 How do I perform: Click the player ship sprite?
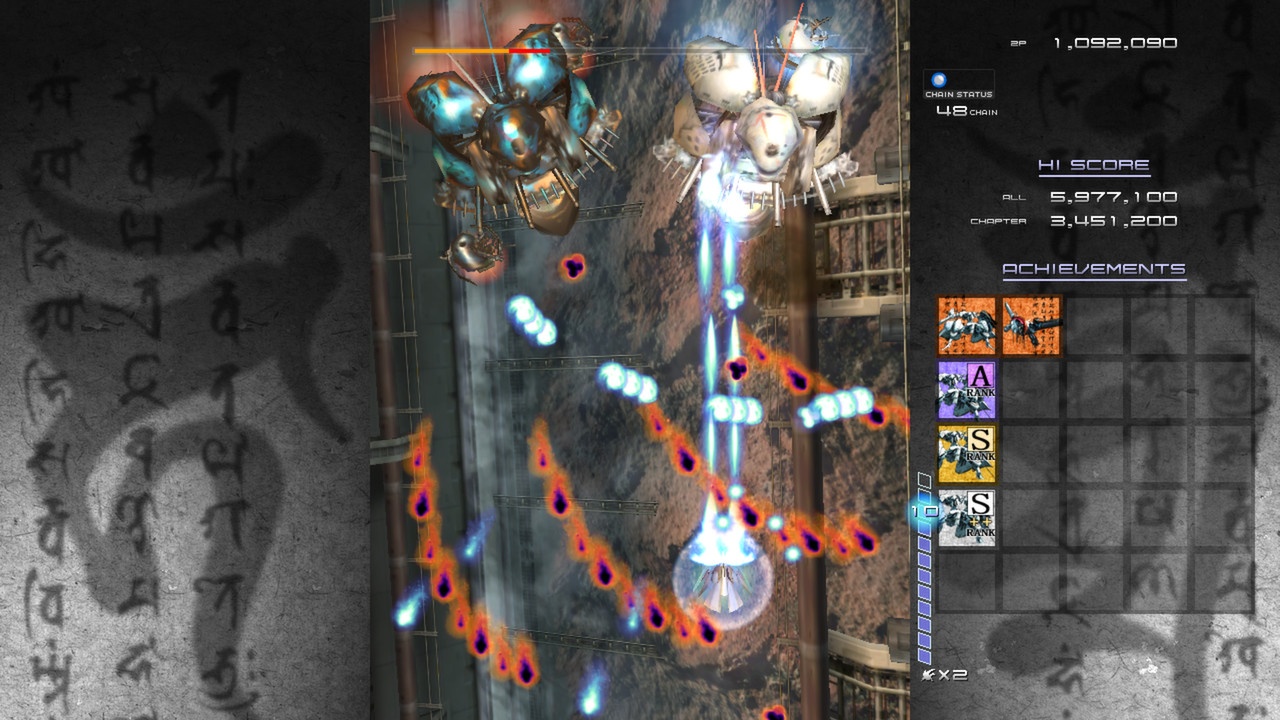coord(722,590)
